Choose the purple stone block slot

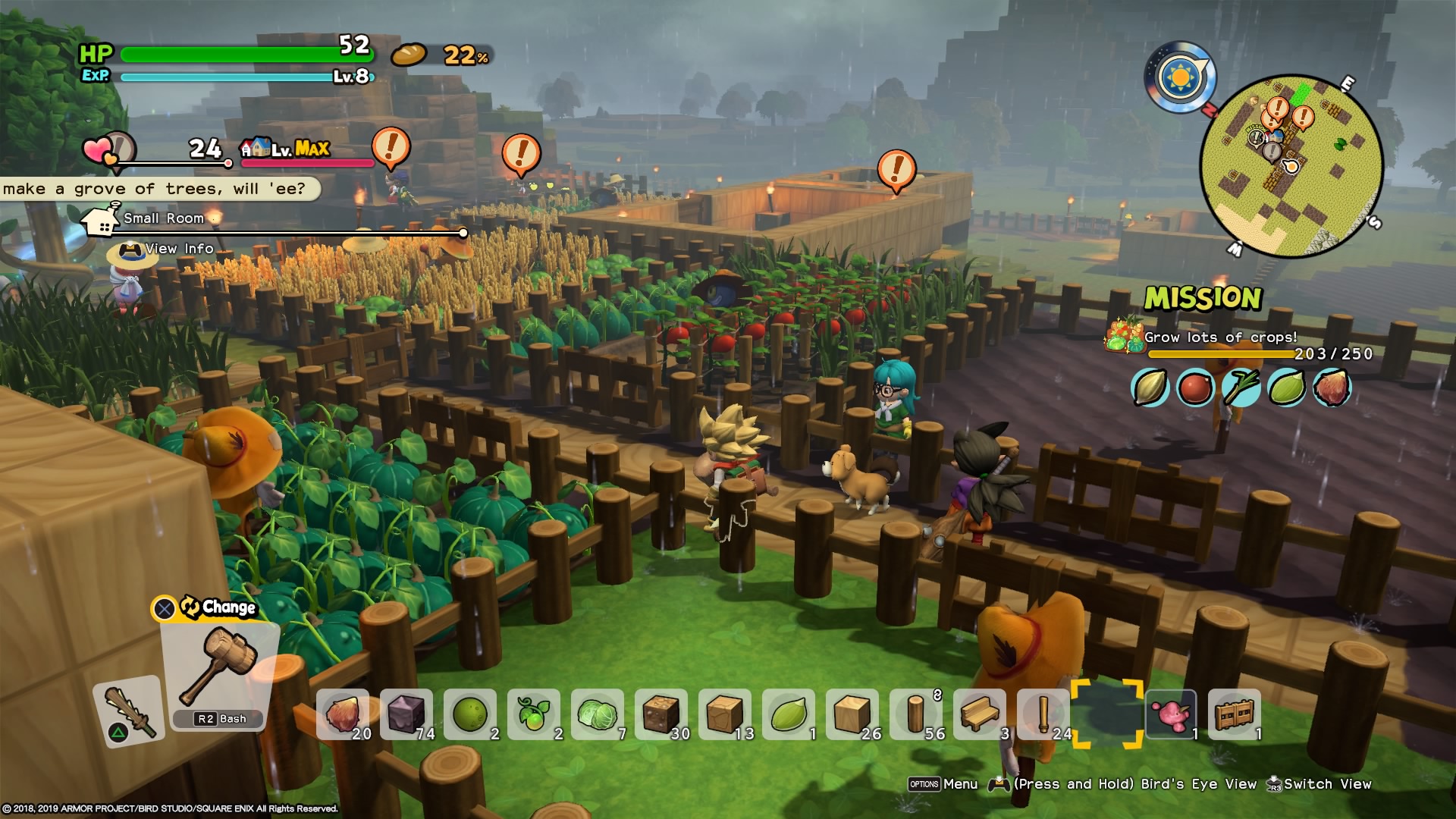pyautogui.click(x=407, y=714)
